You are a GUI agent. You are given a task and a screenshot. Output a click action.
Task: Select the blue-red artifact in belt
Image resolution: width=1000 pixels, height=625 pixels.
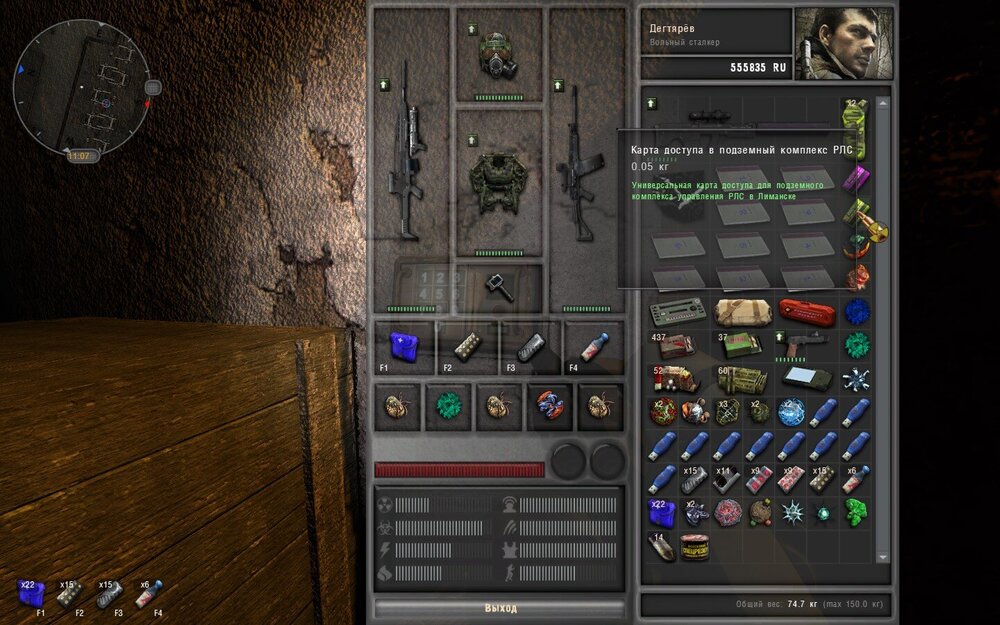pos(550,407)
